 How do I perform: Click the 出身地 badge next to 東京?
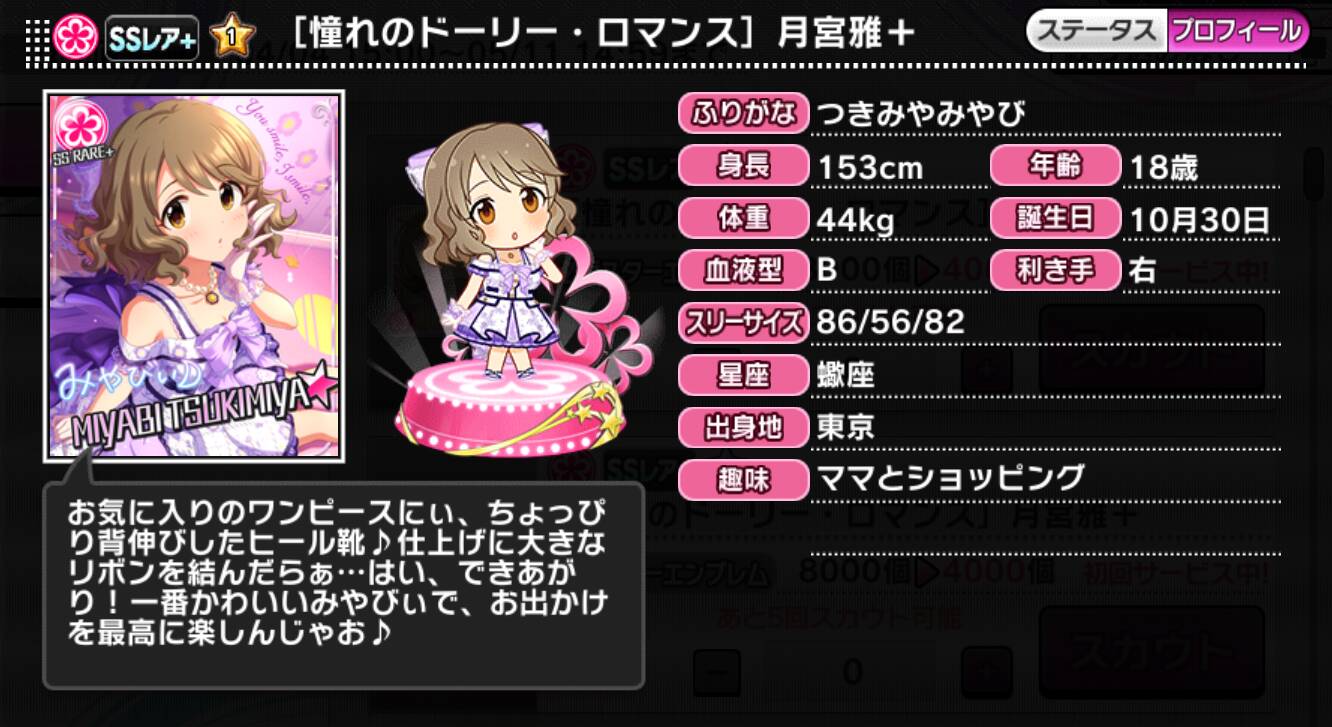(742, 427)
